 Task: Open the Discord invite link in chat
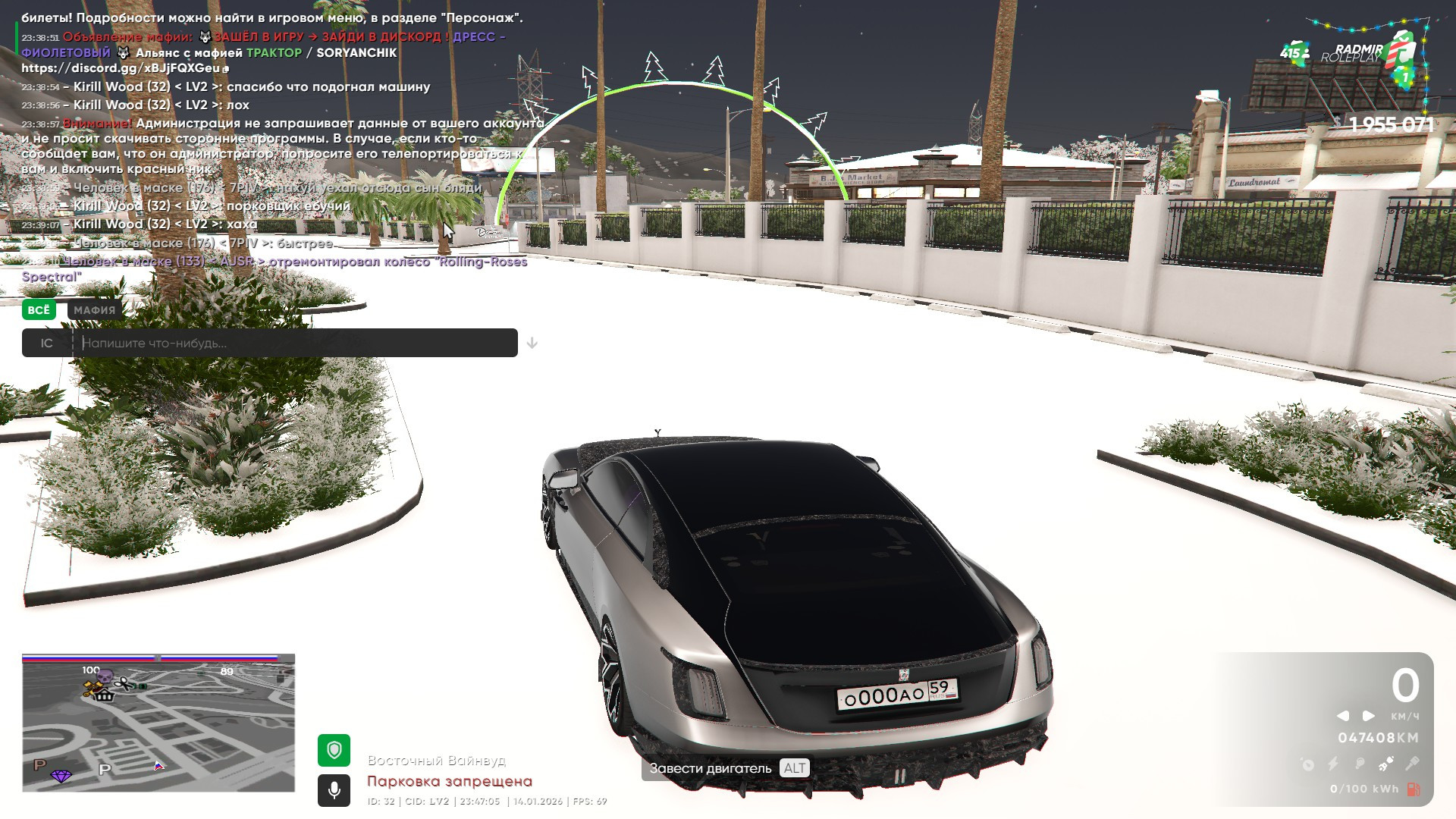point(121,68)
